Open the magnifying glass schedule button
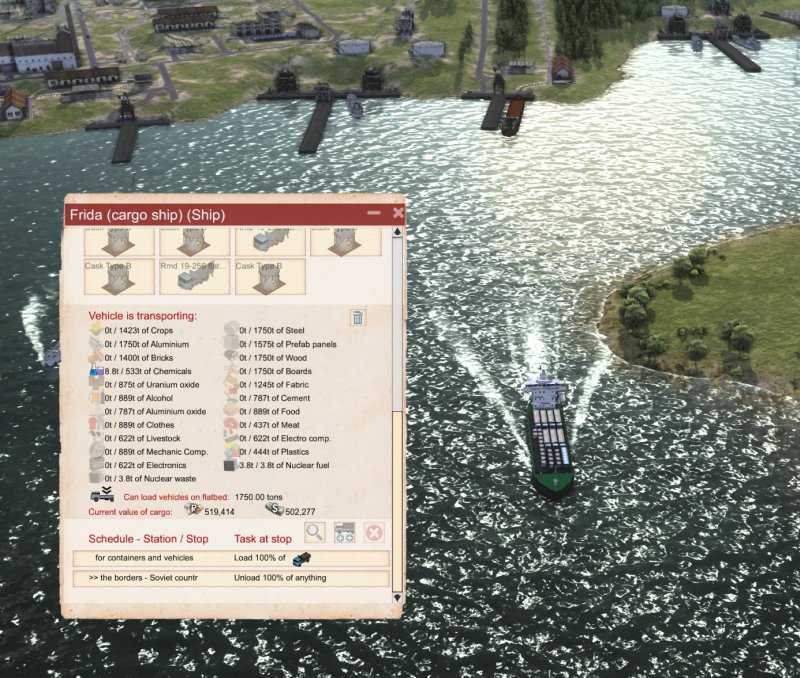 click(315, 533)
